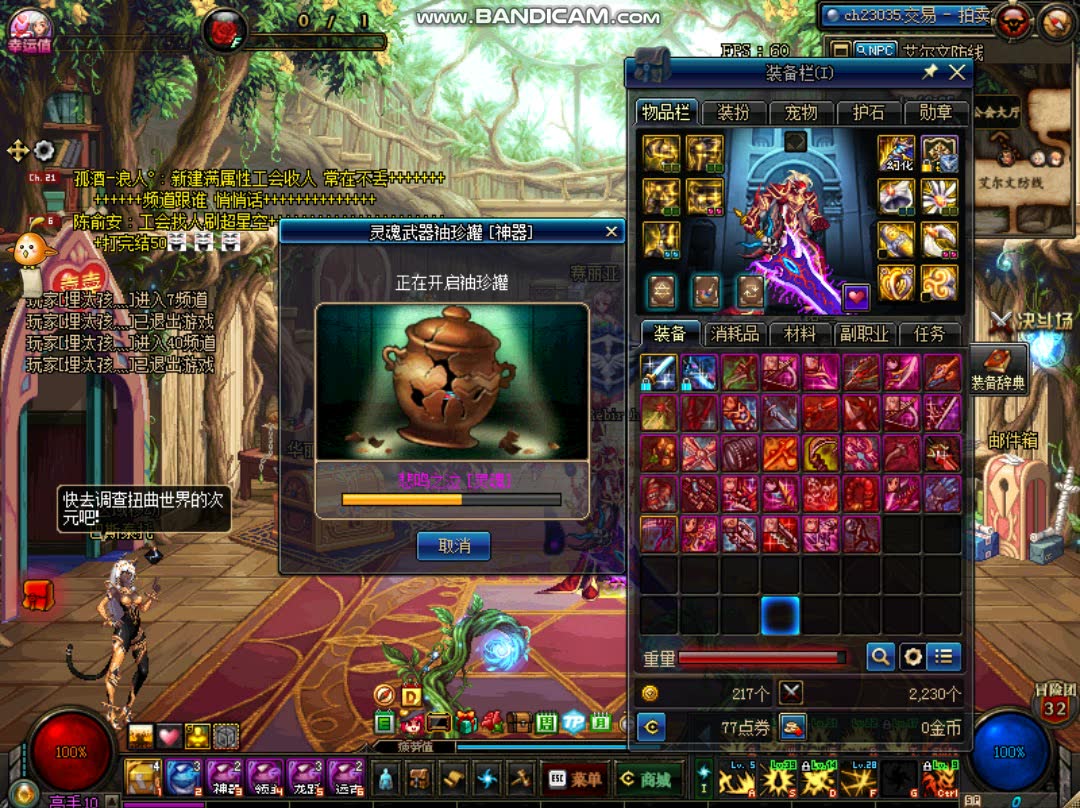Pin the 装备栏 inventory window
The image size is (1080, 808).
coord(930,72)
